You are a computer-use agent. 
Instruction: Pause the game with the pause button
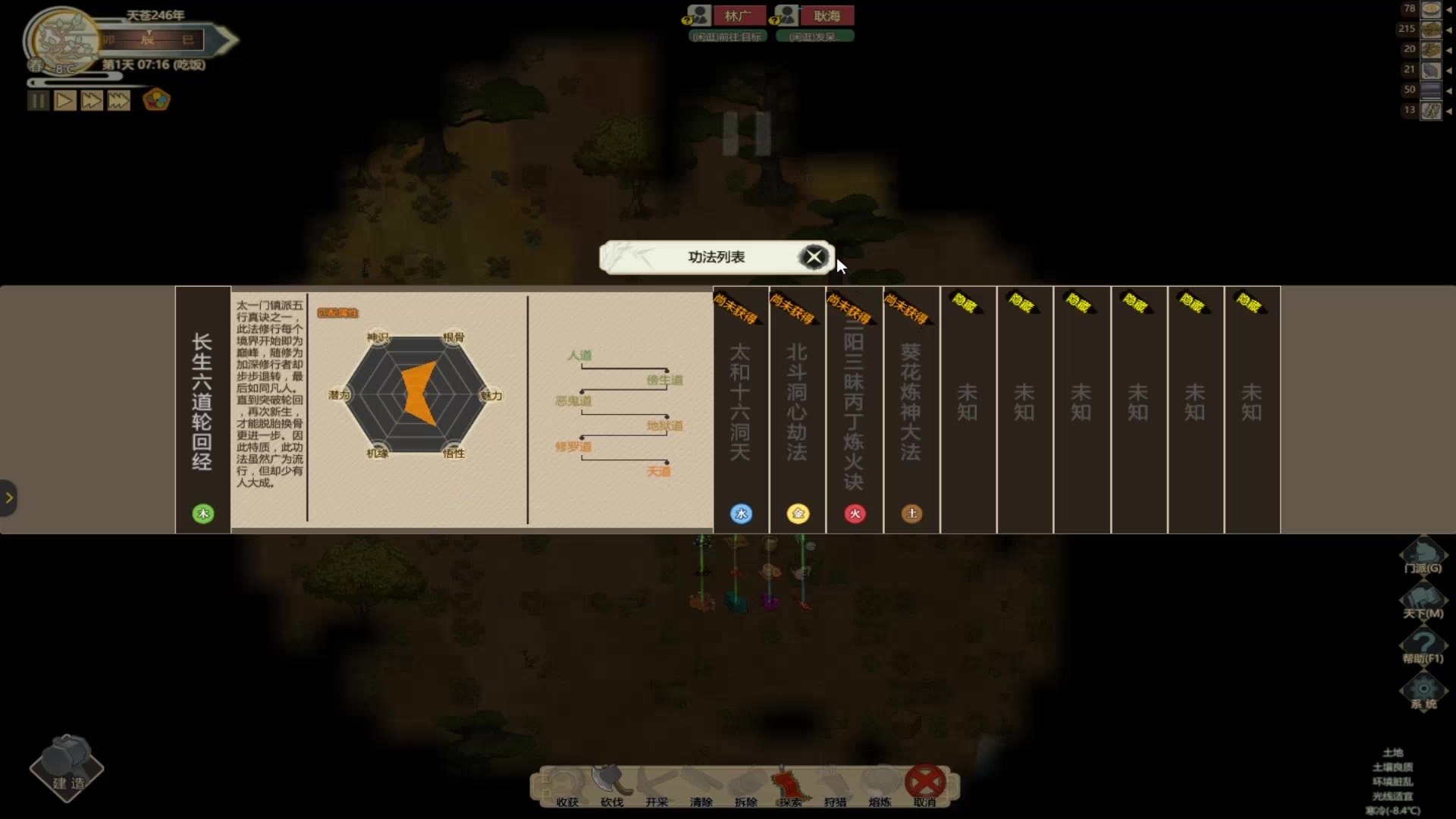[x=38, y=101]
